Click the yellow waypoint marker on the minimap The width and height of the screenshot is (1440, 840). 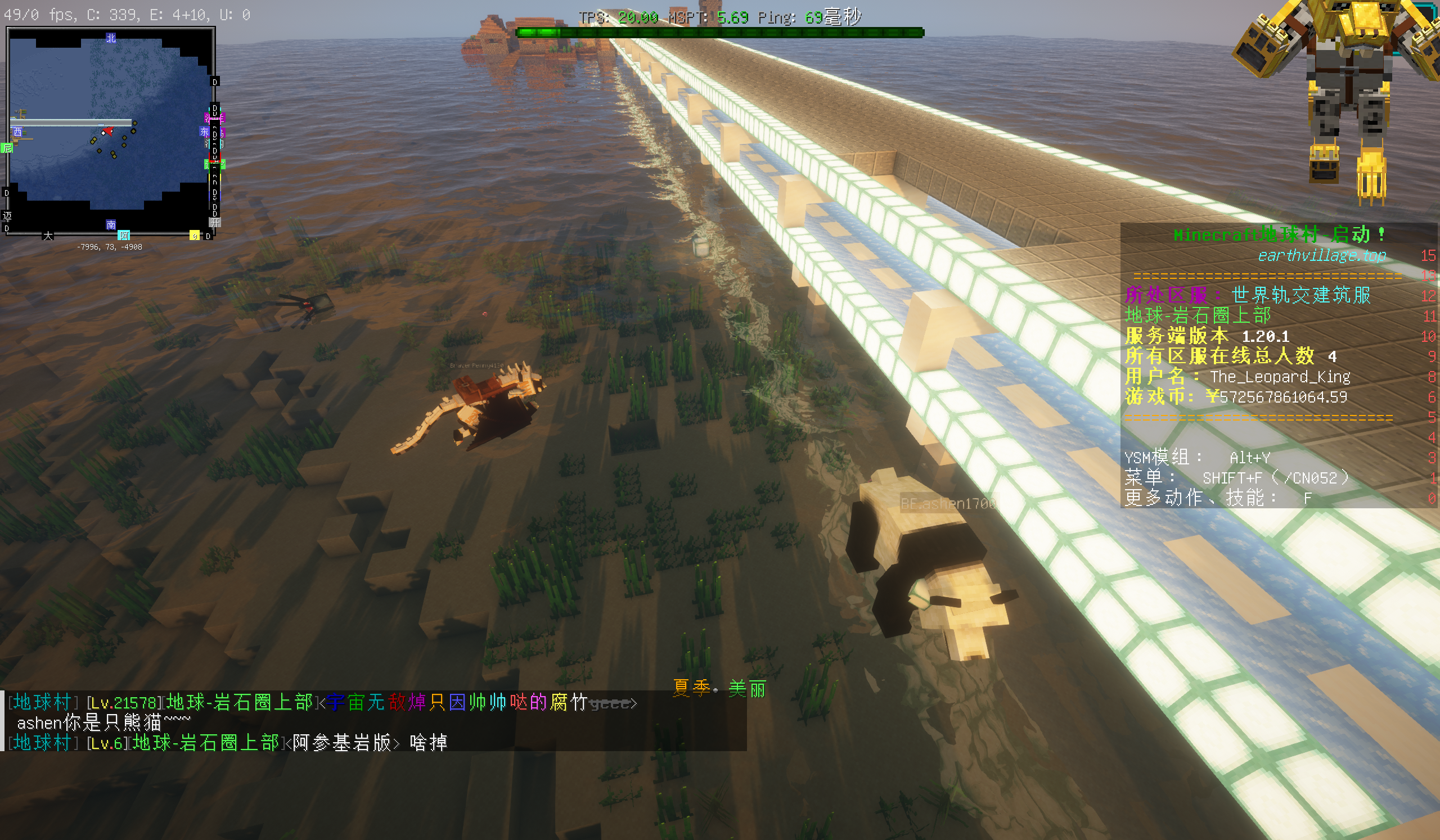[194, 235]
